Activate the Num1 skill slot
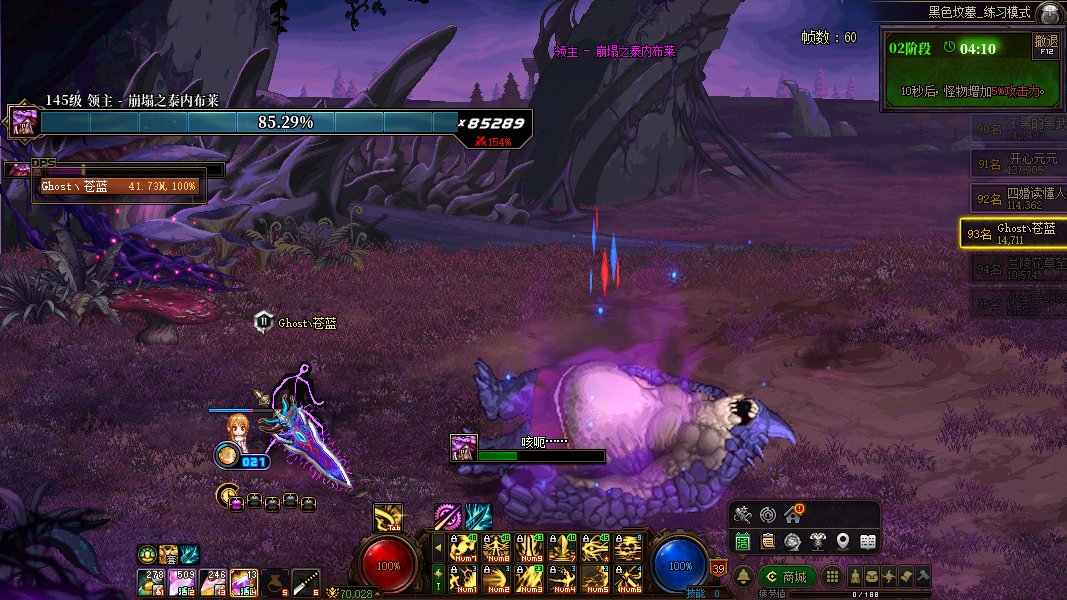 [x=463, y=578]
